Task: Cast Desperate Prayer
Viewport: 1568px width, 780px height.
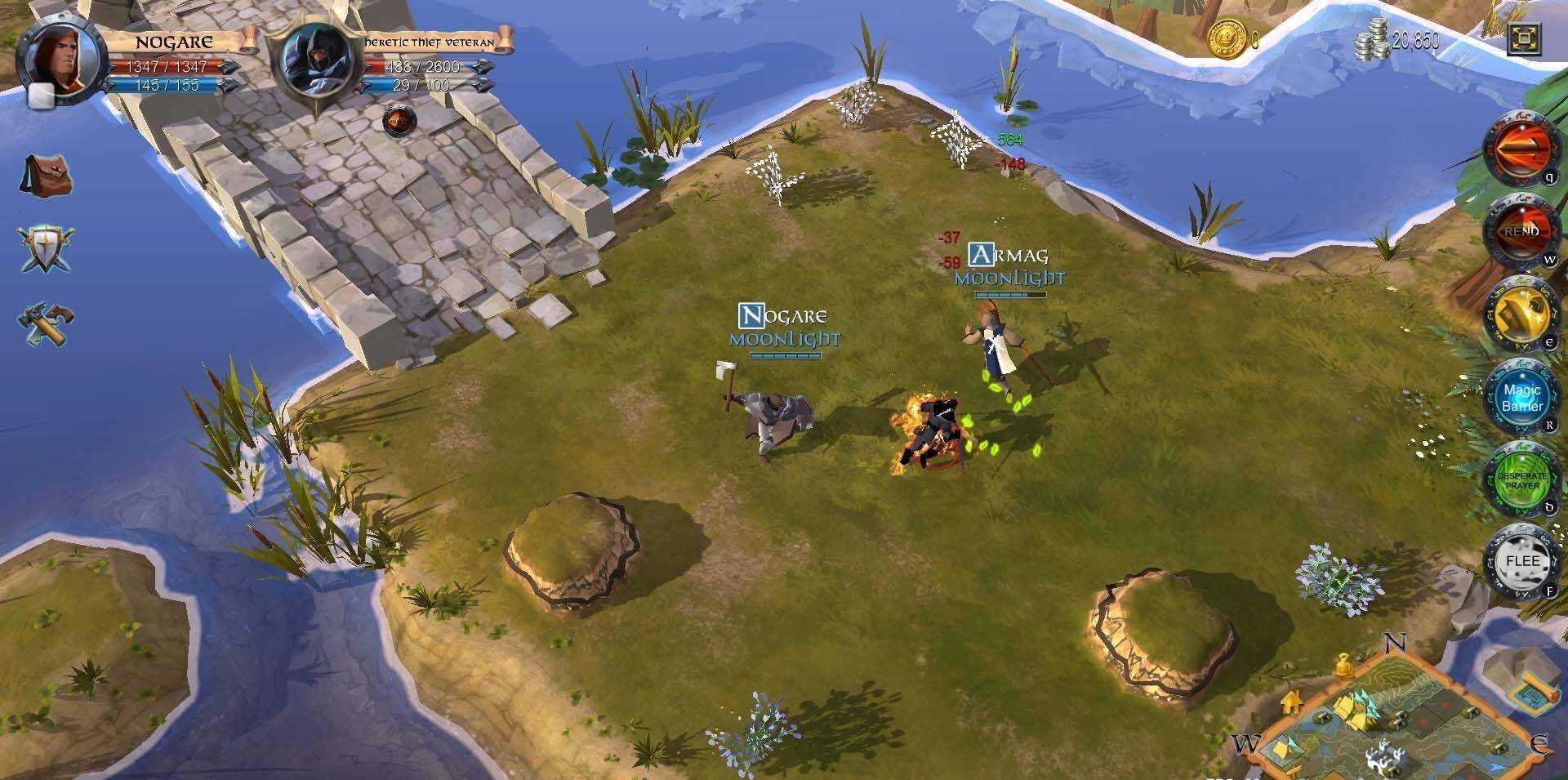Action: tap(1521, 480)
